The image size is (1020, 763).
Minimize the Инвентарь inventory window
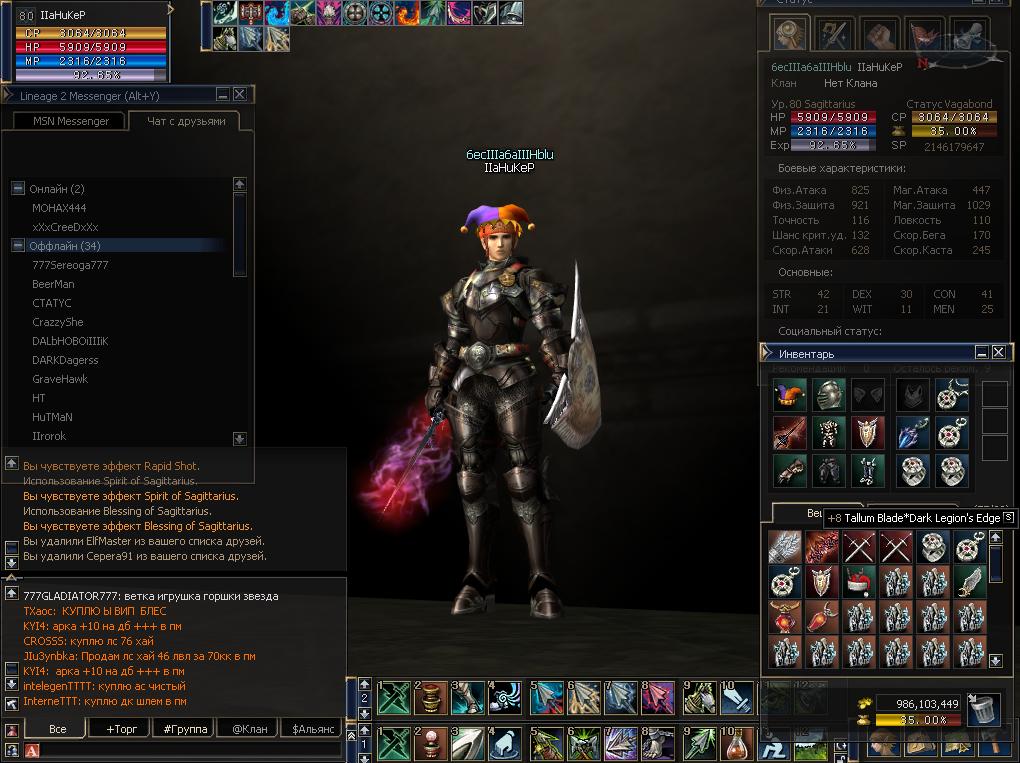pos(982,353)
